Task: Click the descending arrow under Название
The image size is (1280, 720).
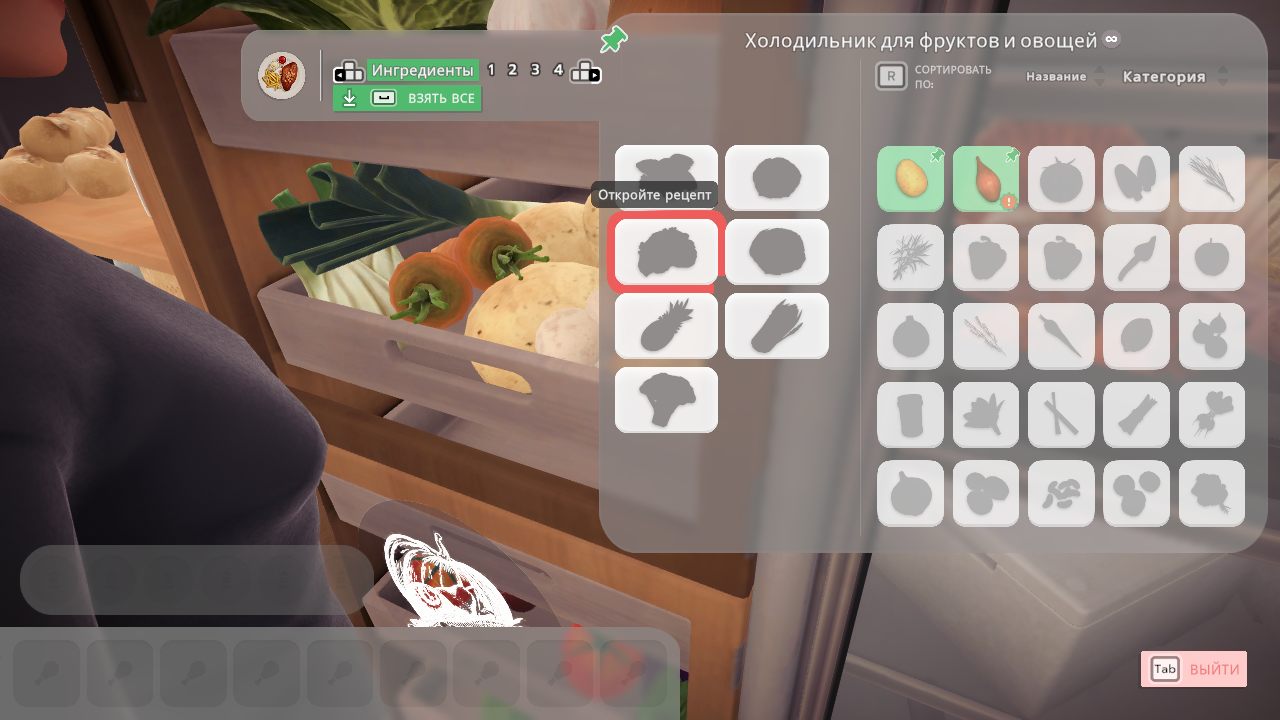Action: [x=1099, y=82]
